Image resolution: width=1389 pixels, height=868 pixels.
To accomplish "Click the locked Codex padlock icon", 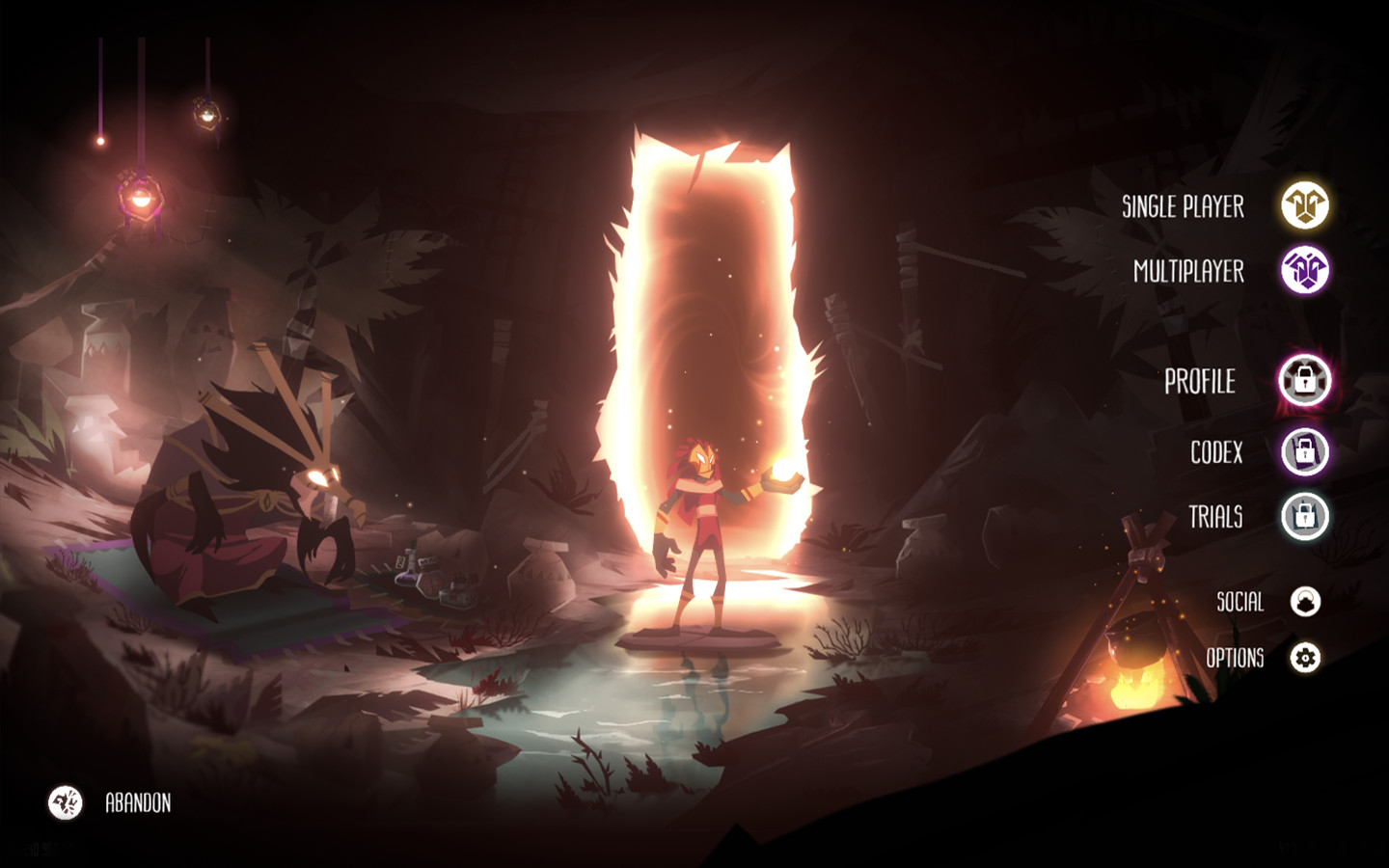I will [x=1304, y=452].
